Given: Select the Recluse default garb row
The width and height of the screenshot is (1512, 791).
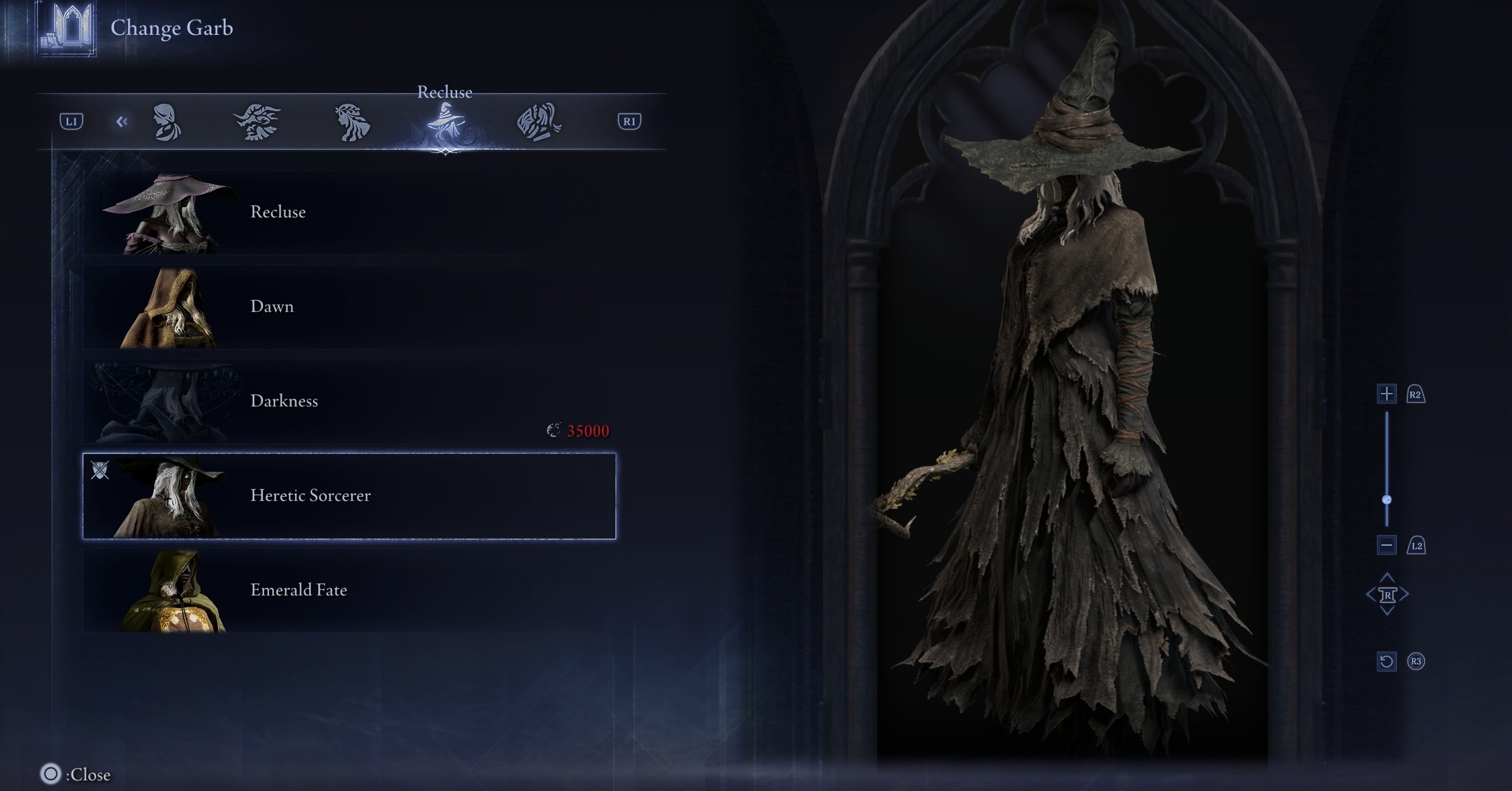Looking at the screenshot, I should pos(348,213).
